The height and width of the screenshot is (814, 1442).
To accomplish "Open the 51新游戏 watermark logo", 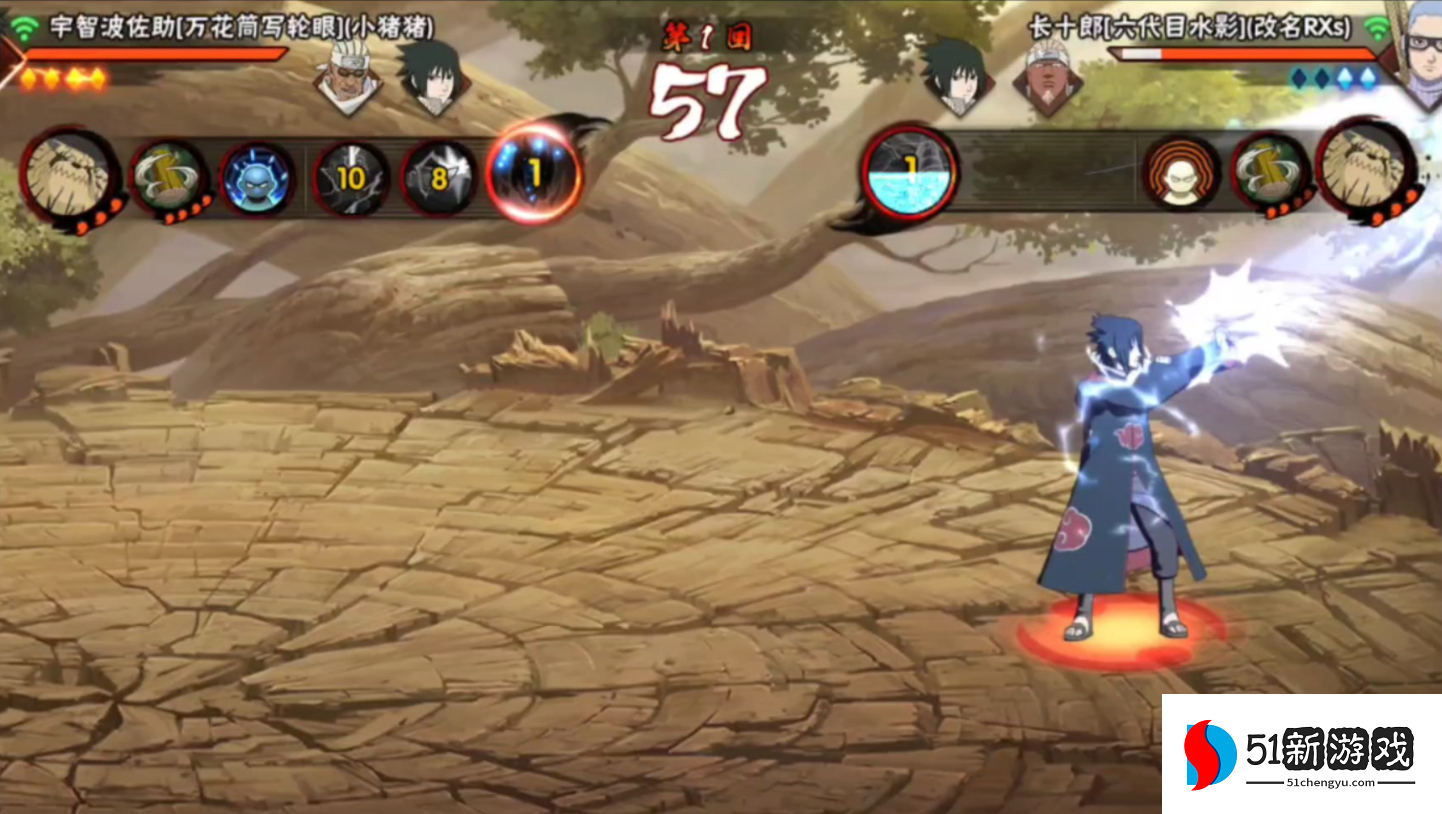I will 1301,754.
